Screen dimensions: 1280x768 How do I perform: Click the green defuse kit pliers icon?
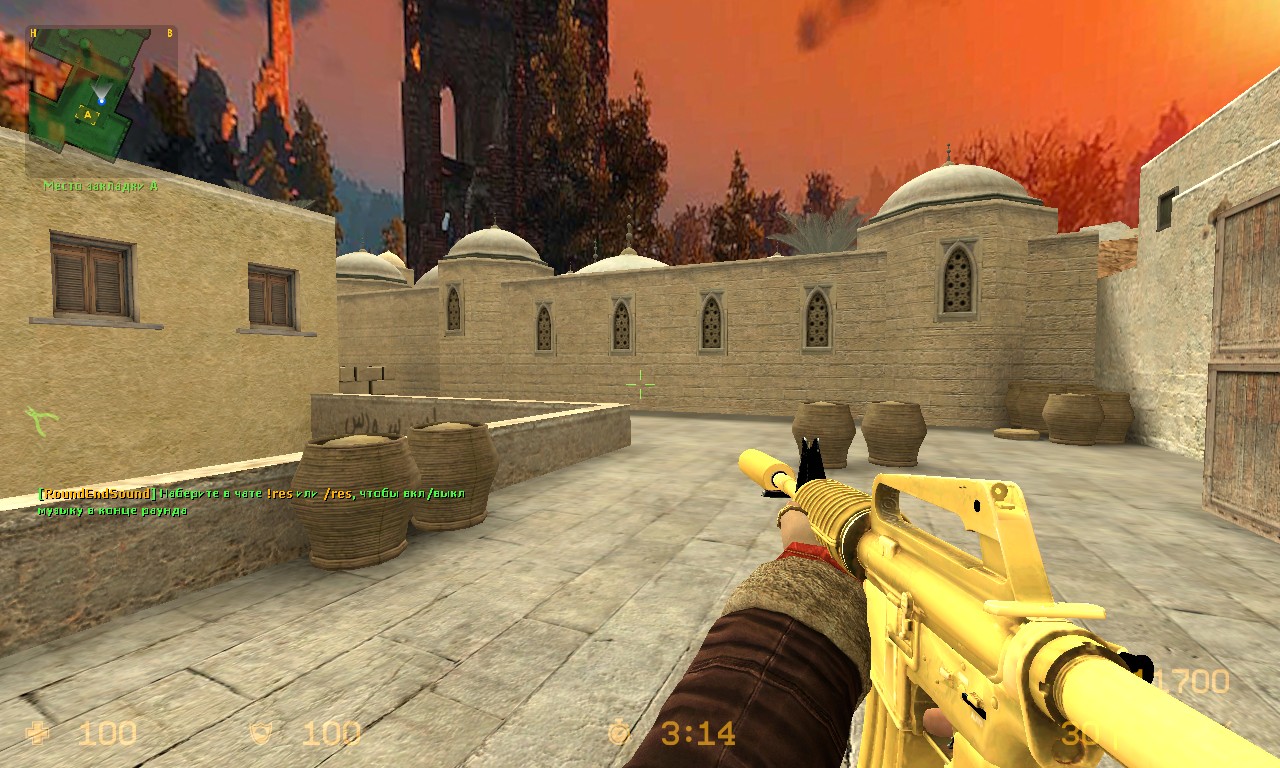pyautogui.click(x=40, y=421)
